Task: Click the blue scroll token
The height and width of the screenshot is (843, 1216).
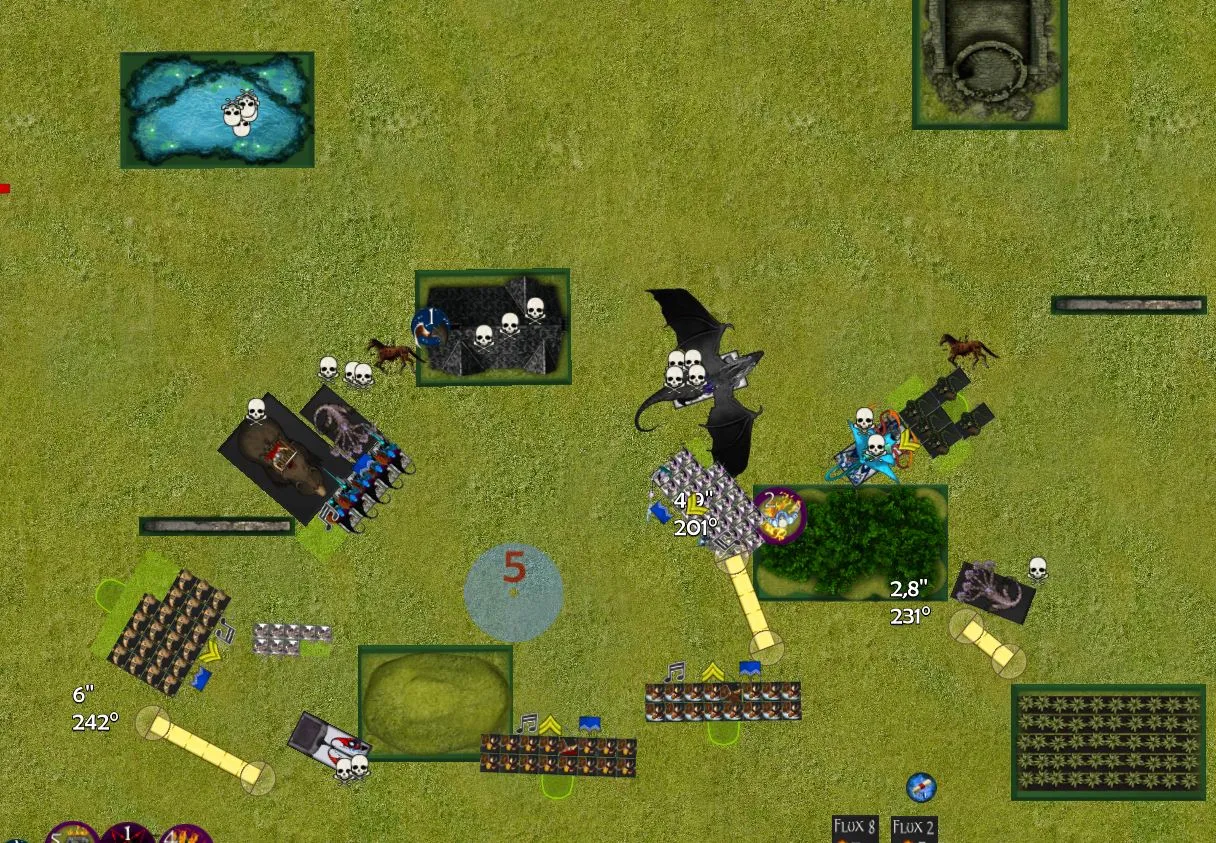Action: pos(921,787)
